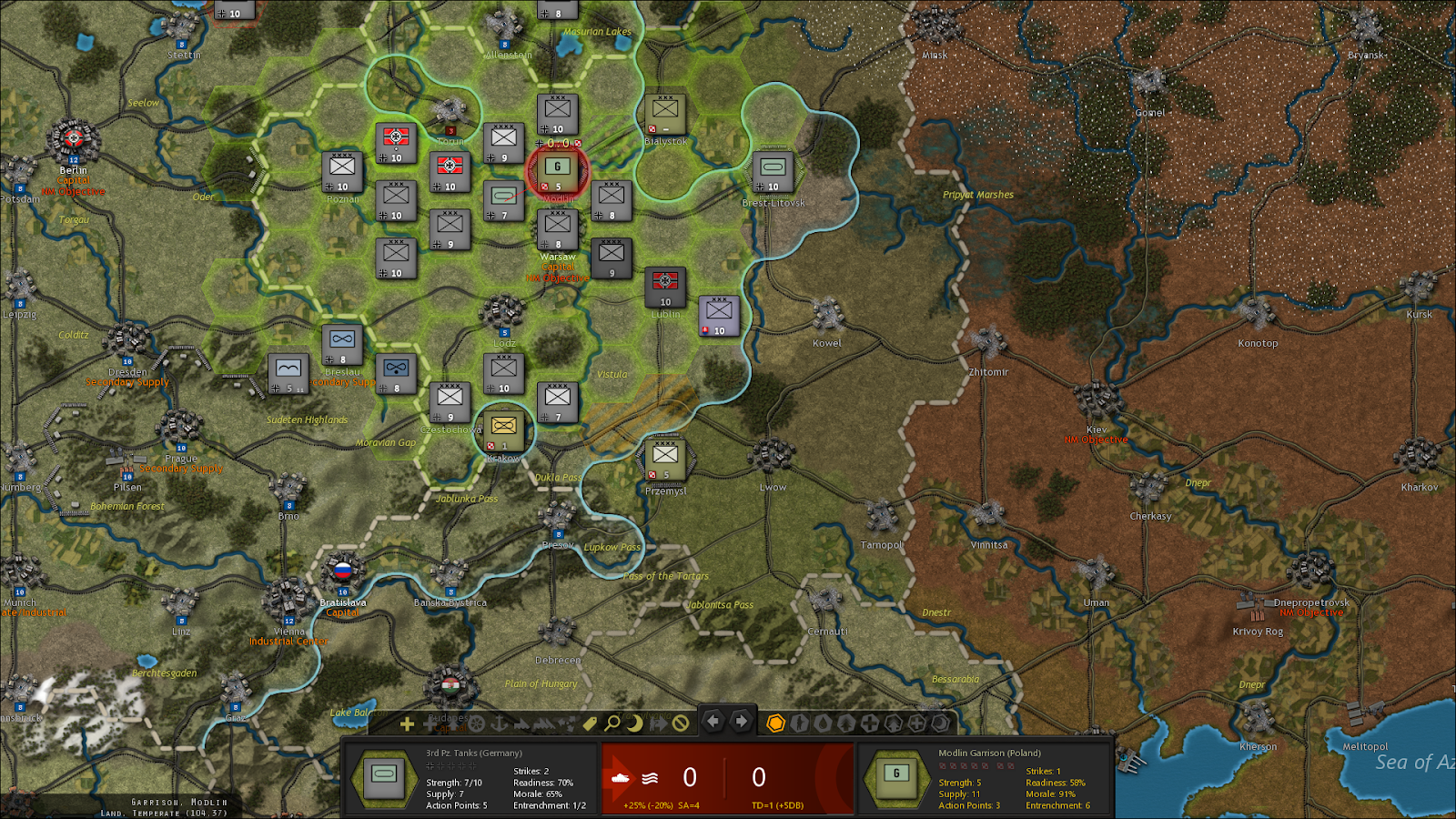
Task: Click the next unit arrow button
Action: [x=739, y=722]
